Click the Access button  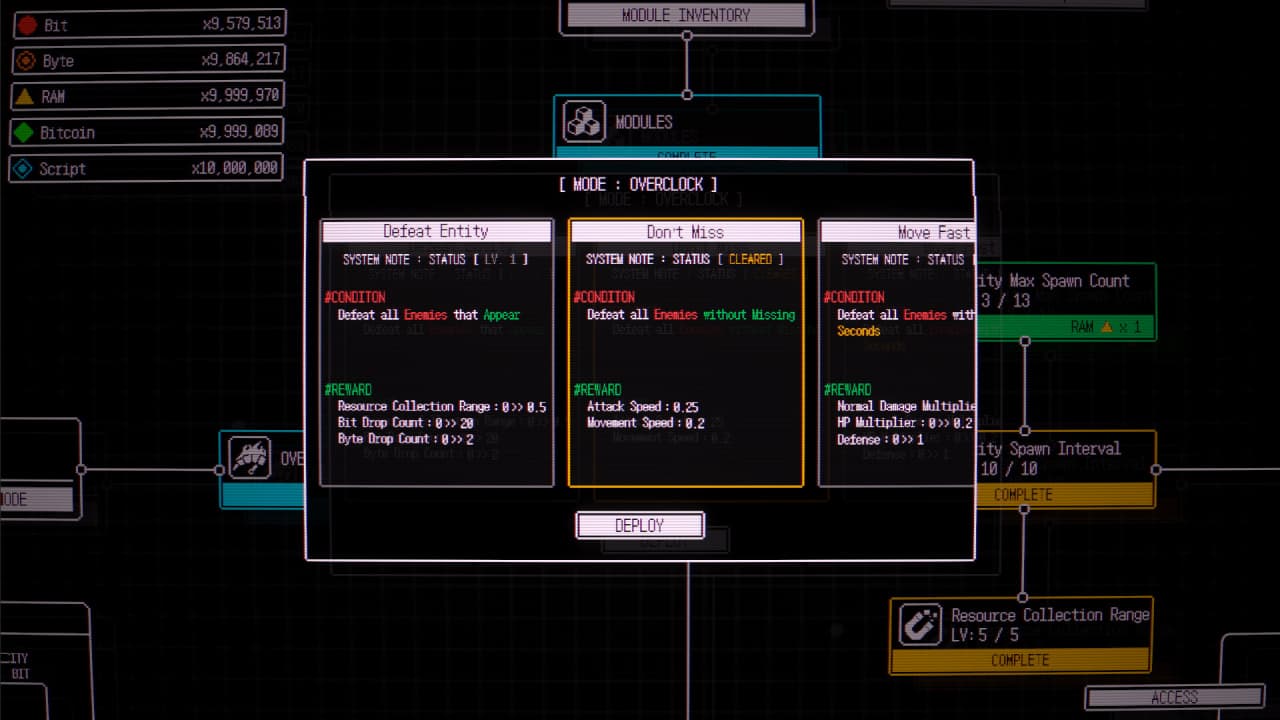pyautogui.click(x=1174, y=697)
